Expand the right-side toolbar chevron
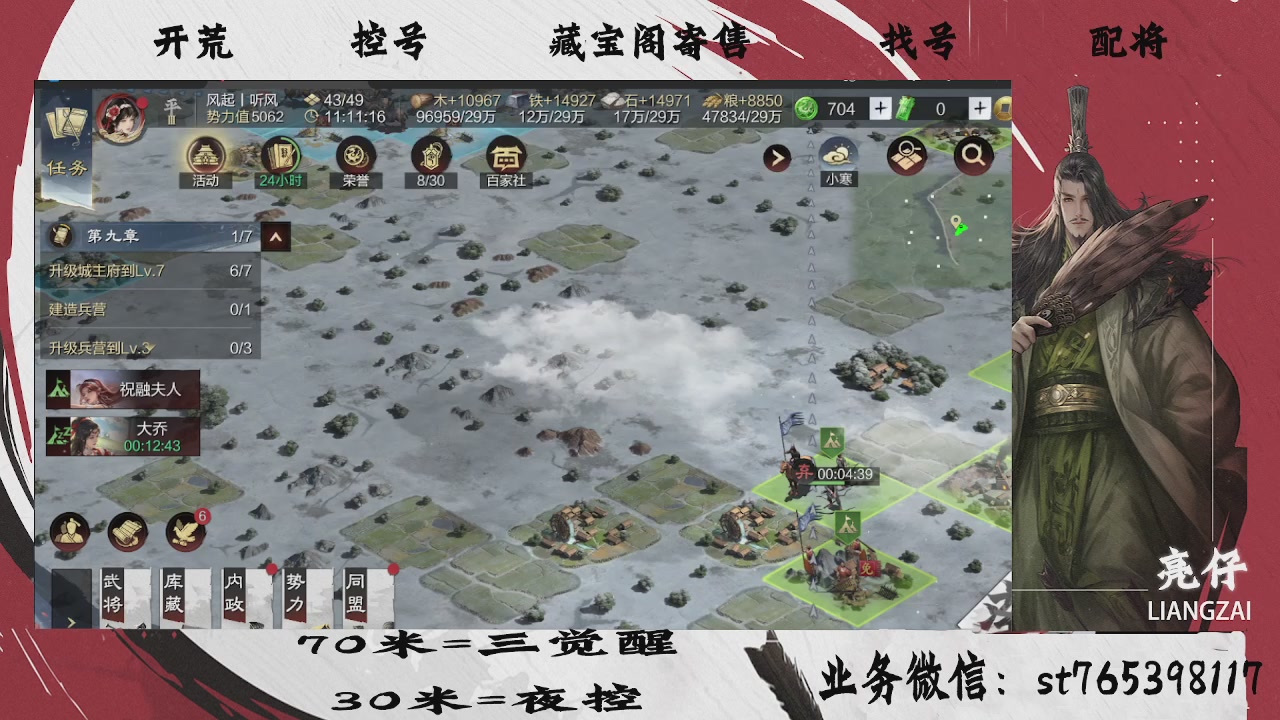1280x720 pixels. tap(776, 158)
